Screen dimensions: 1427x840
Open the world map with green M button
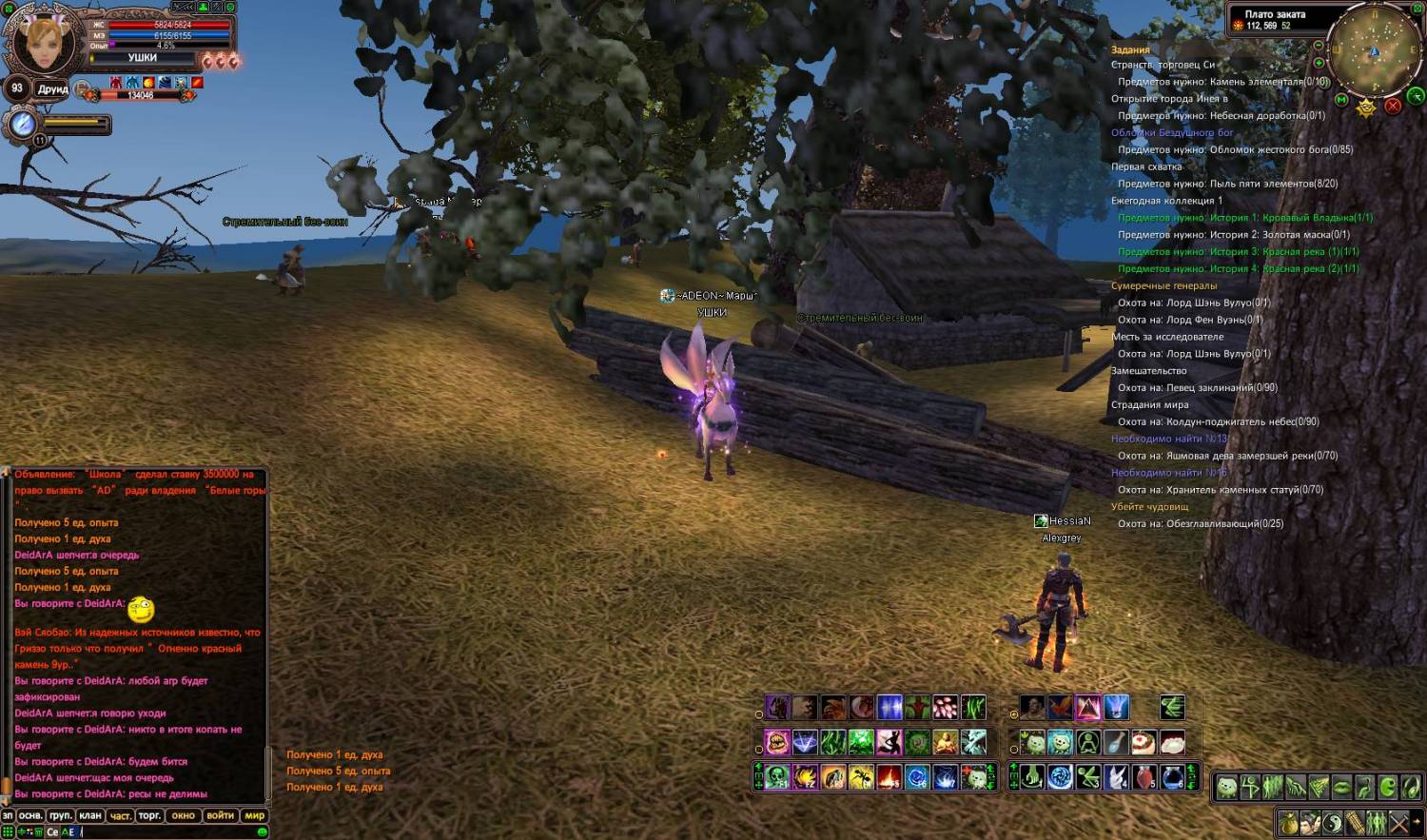pyautogui.click(x=1342, y=99)
